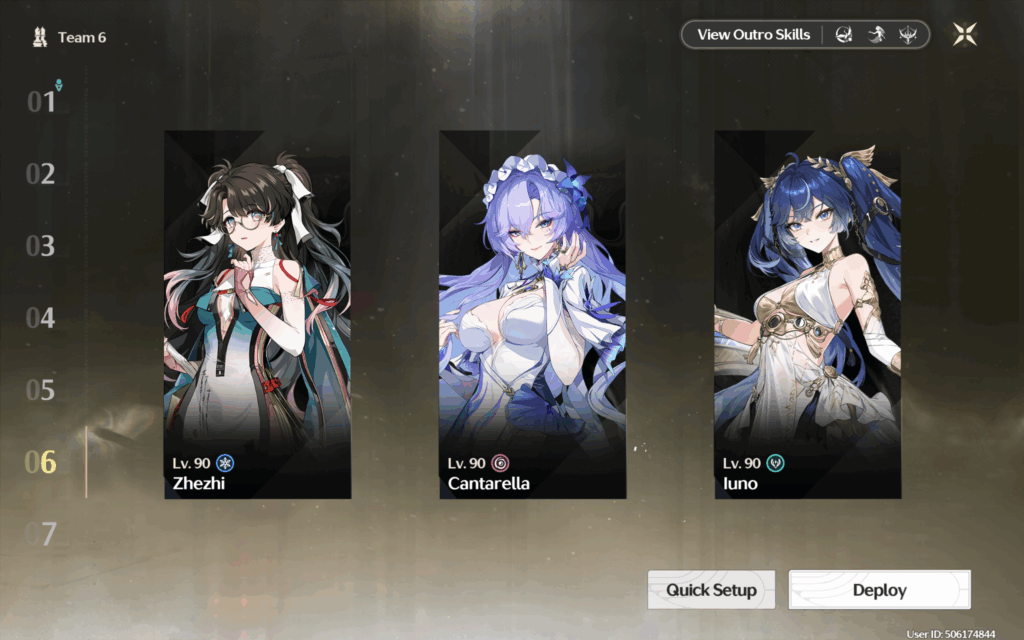Screen dimensions: 1024x640
Task: Switch to team slot 05
Action: pos(41,390)
